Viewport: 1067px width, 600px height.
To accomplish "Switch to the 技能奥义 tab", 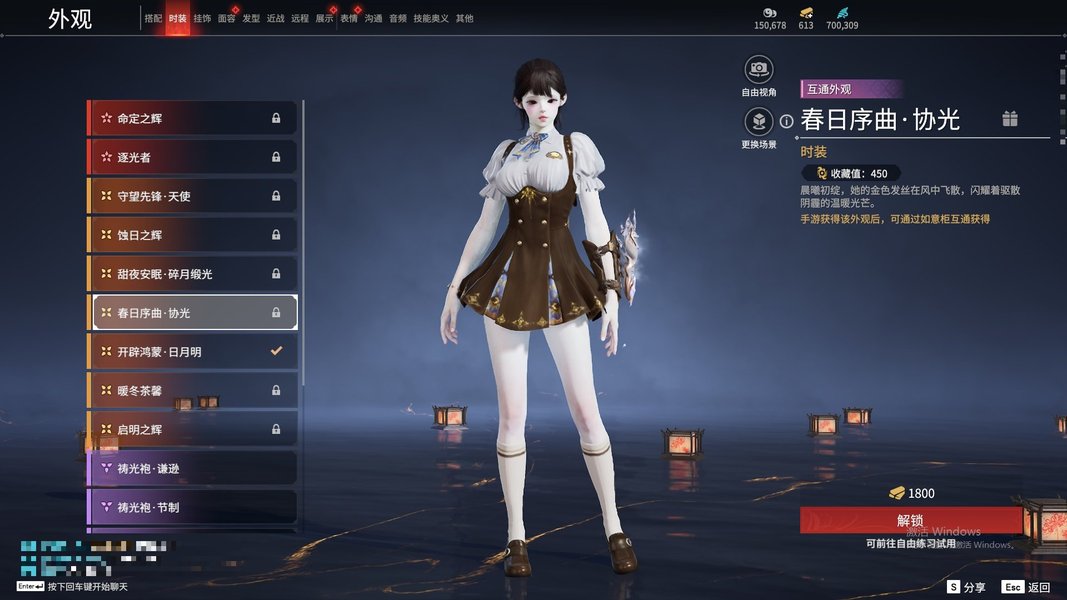I will [x=431, y=18].
